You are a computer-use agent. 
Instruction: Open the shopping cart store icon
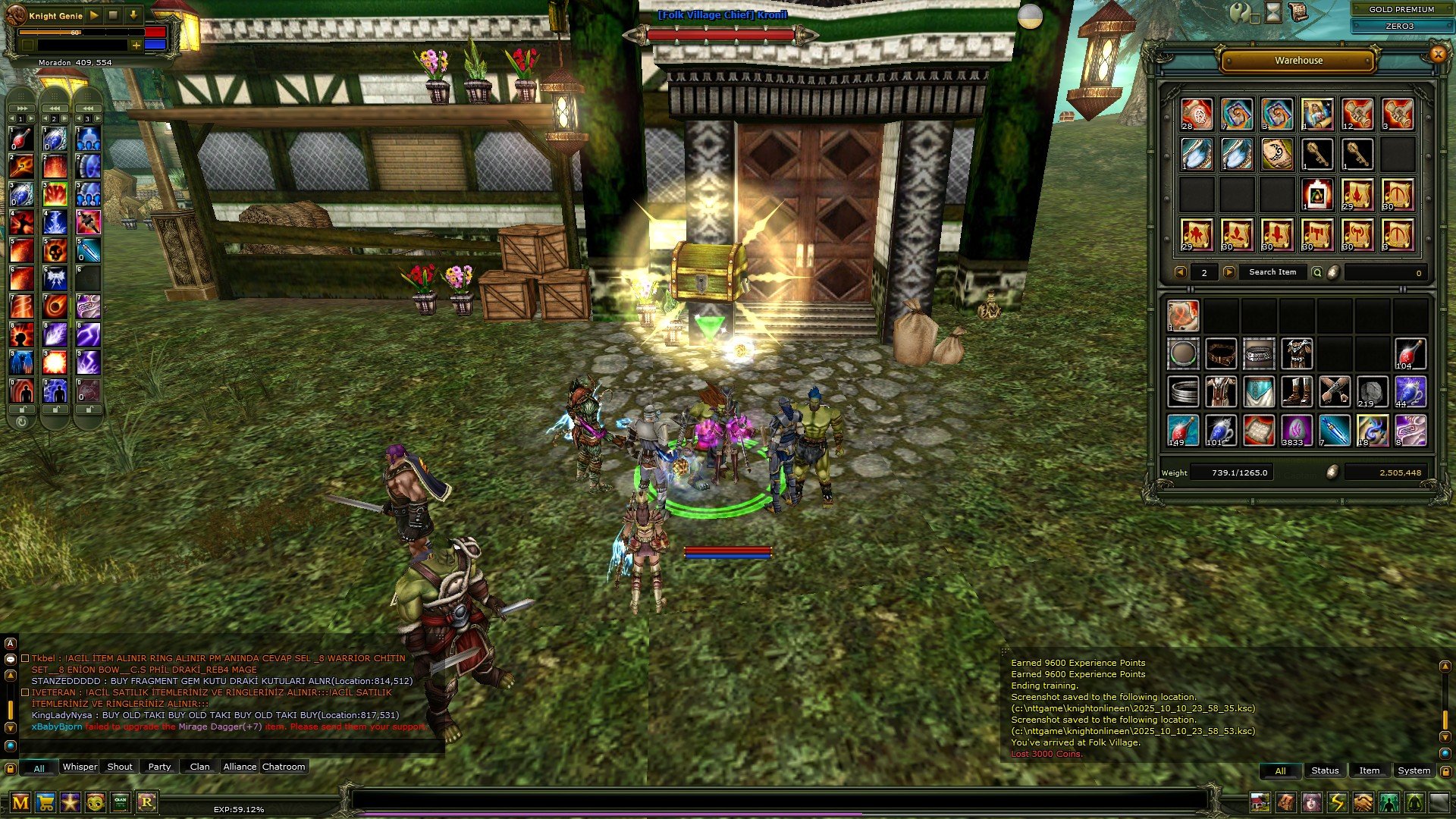45,802
